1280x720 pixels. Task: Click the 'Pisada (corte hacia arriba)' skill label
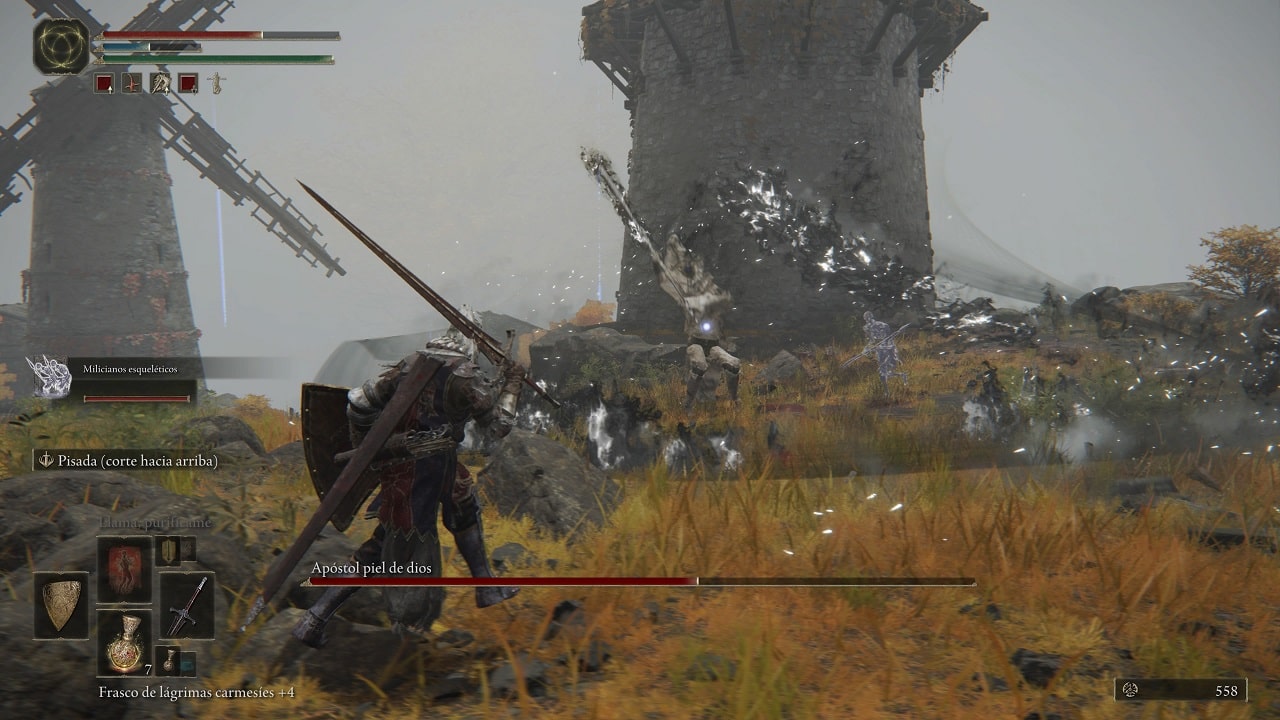click(127, 460)
